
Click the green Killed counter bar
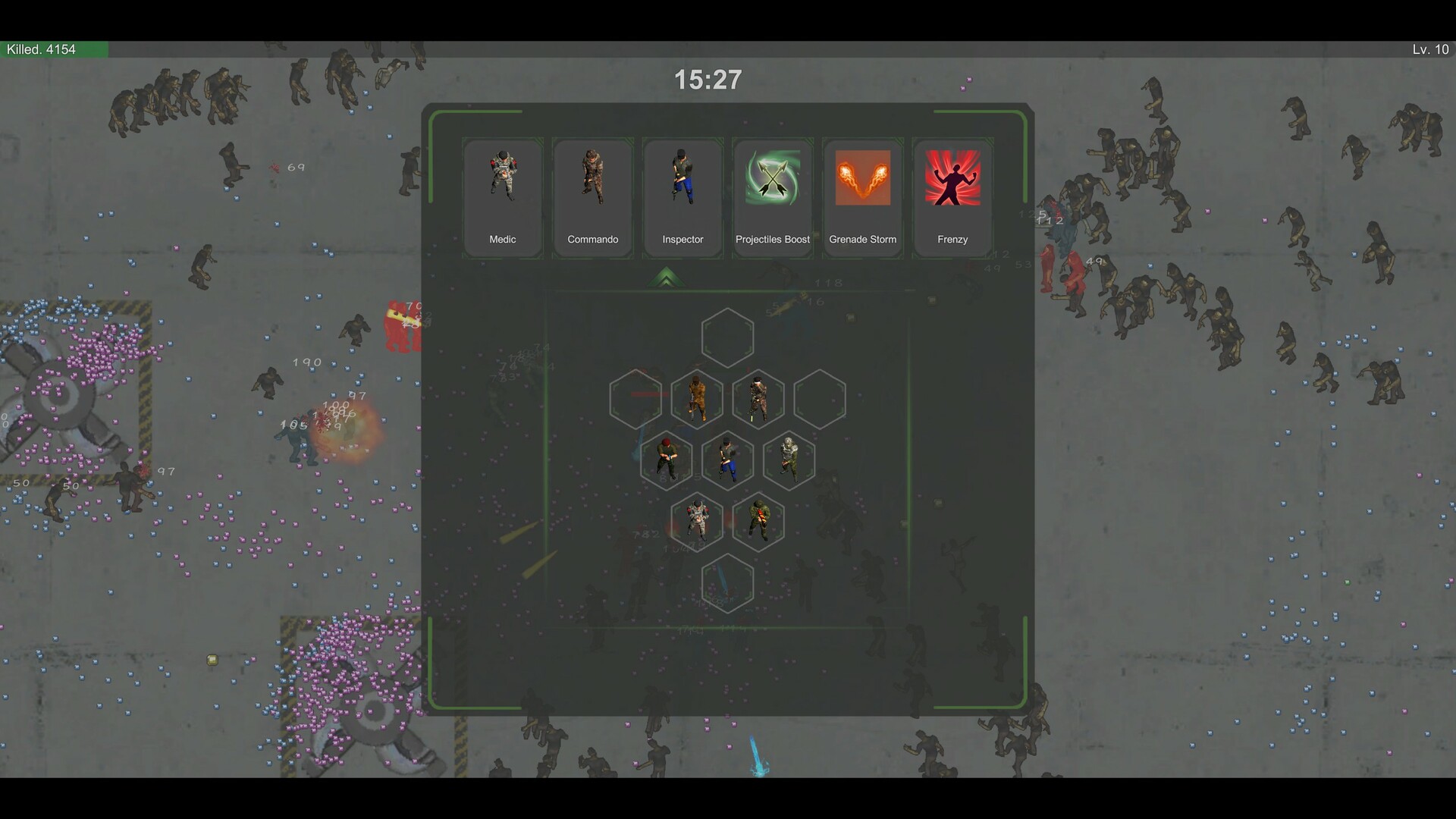53,50
